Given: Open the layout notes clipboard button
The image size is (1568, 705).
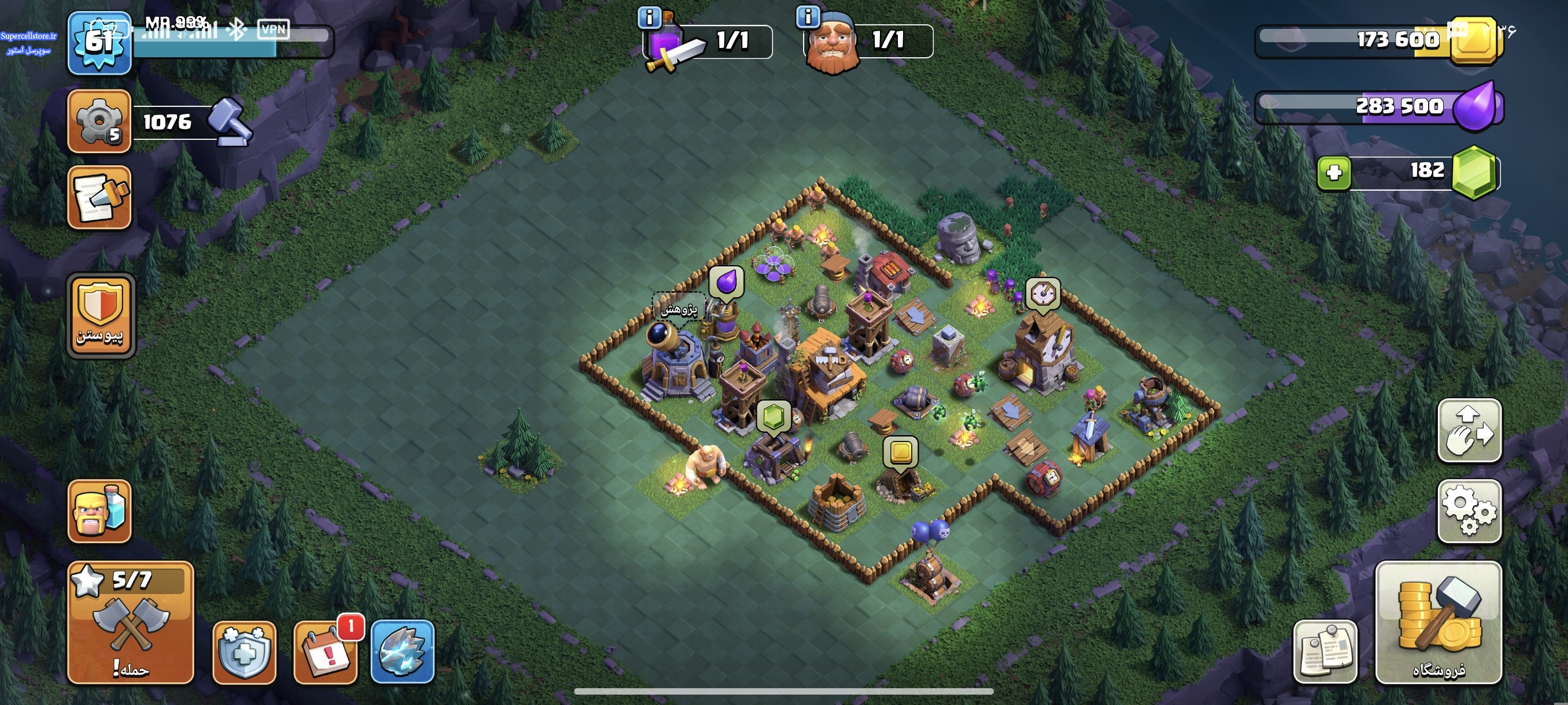Looking at the screenshot, I should pyautogui.click(x=1325, y=652).
